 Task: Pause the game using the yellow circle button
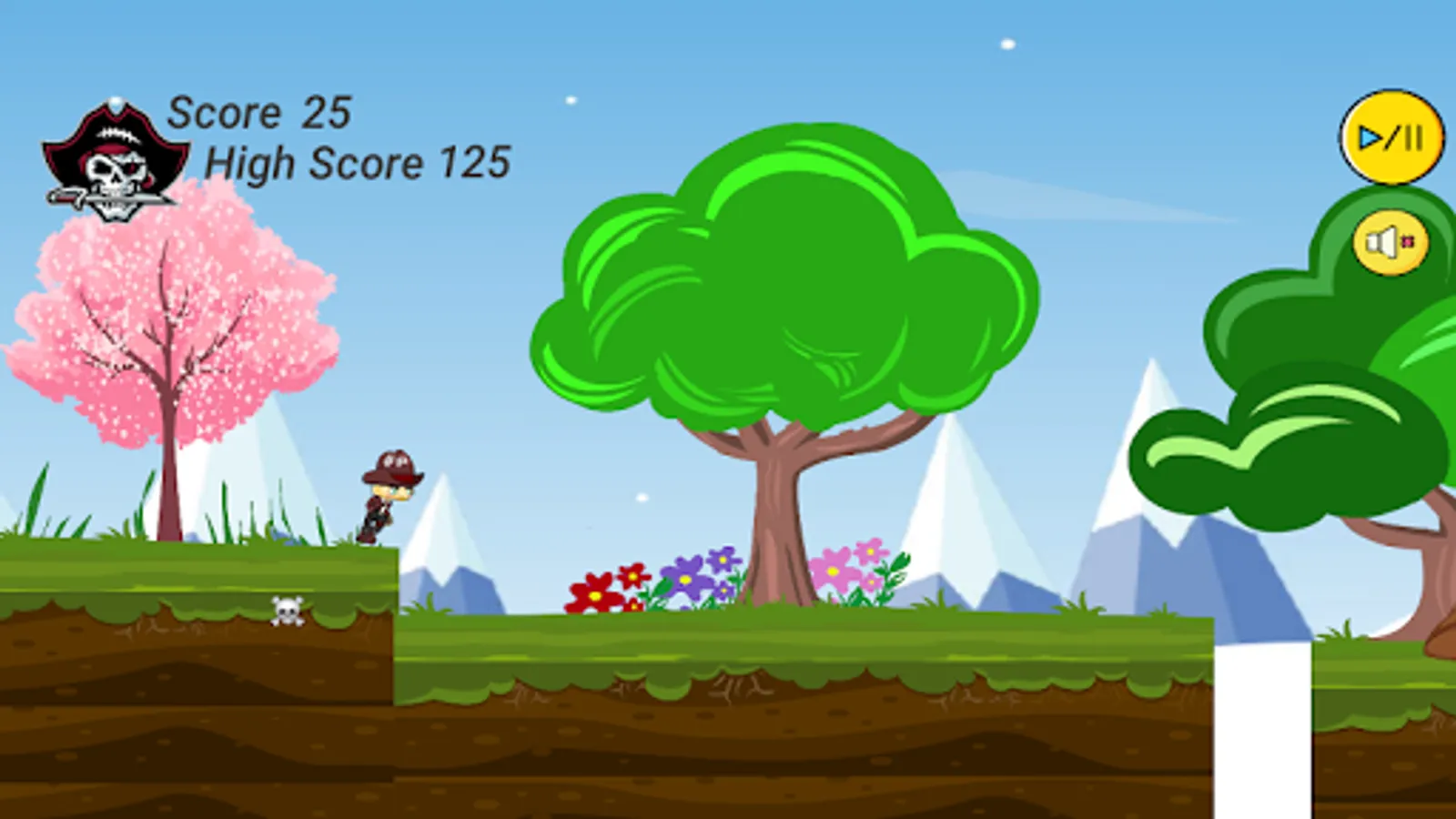(x=1390, y=135)
